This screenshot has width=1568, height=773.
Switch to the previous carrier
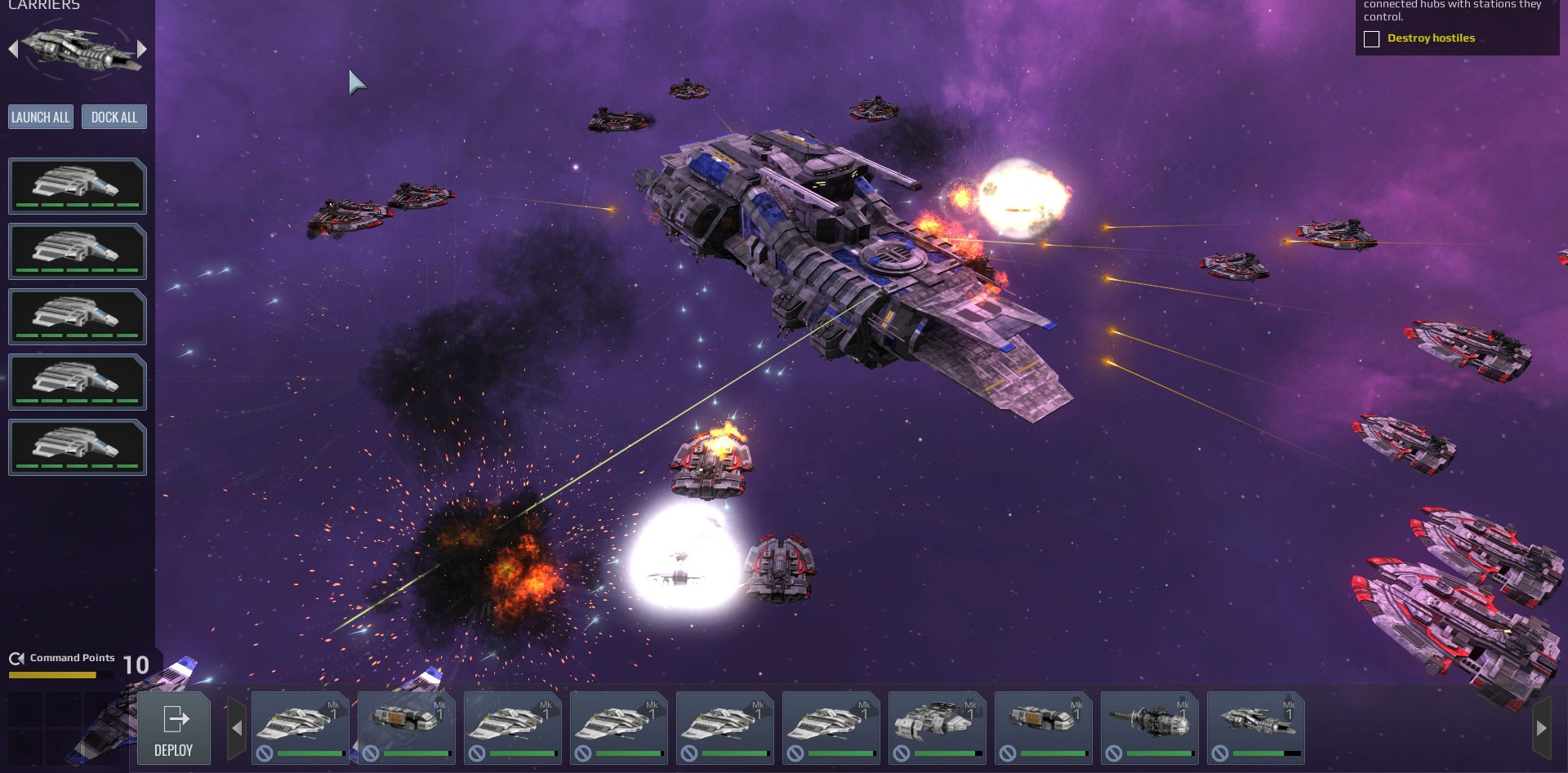click(13, 49)
